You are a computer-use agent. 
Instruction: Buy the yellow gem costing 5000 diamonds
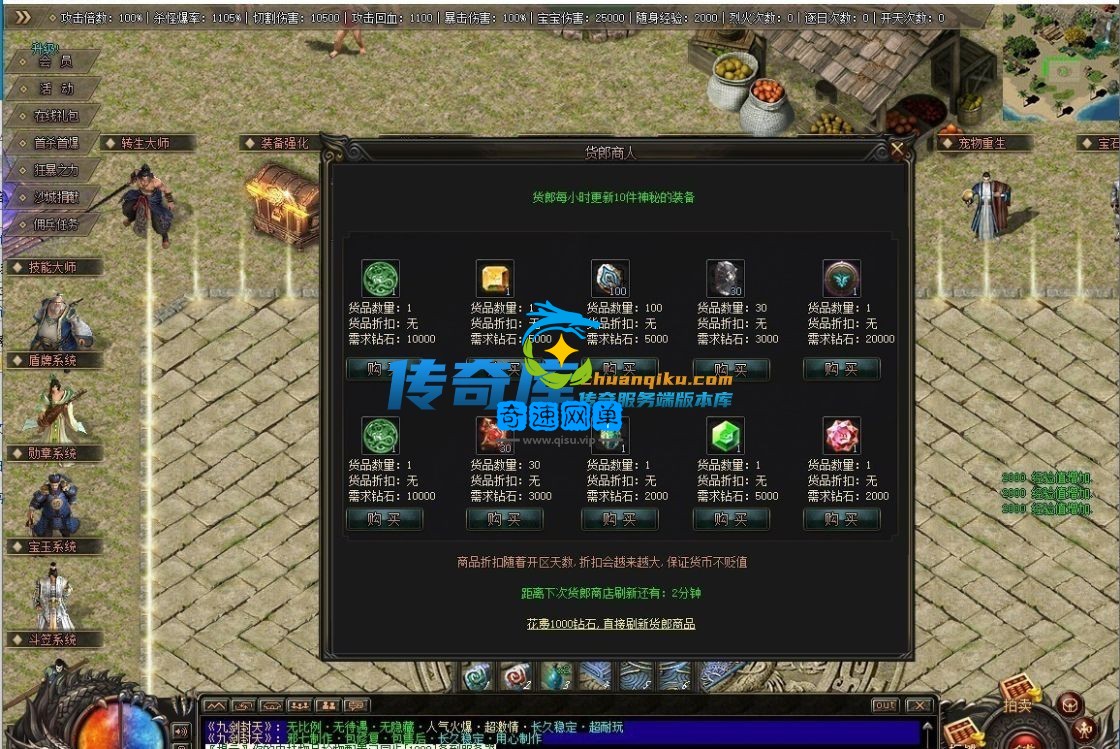504,369
